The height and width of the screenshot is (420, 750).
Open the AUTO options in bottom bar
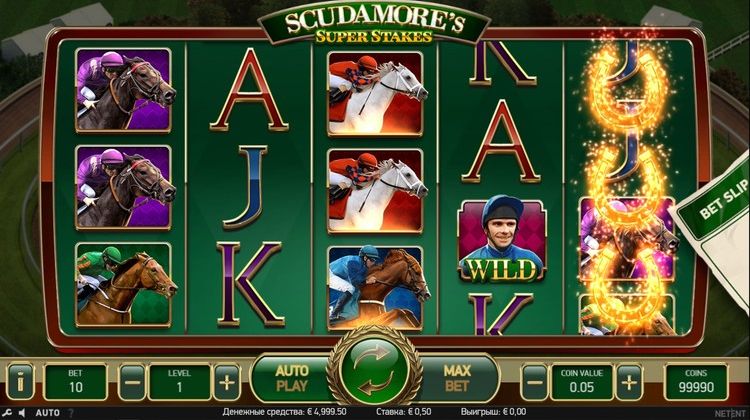pos(48,411)
